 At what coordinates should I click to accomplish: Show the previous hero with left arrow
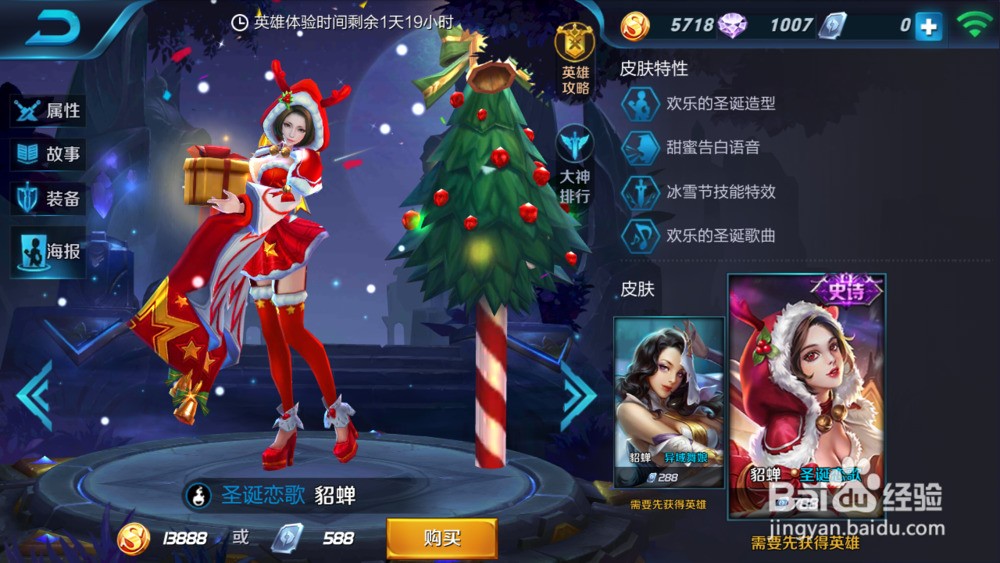(x=34, y=395)
